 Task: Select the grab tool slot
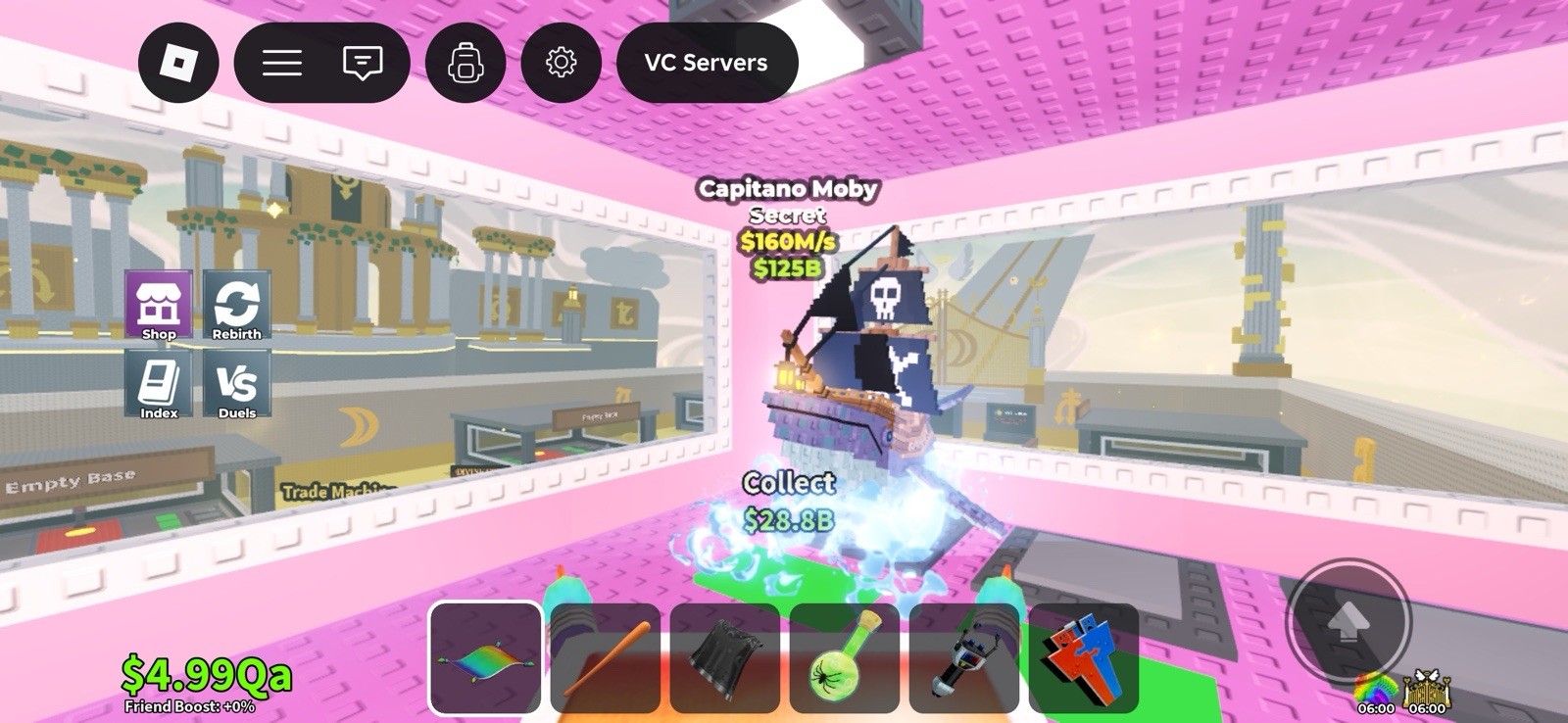click(x=963, y=657)
